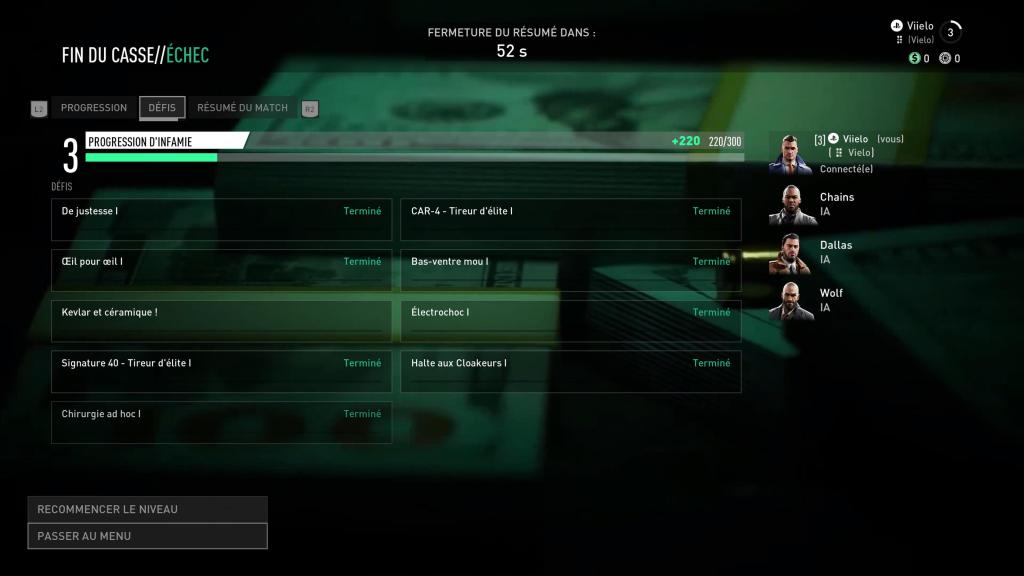The image size is (1024, 576).
Task: View the Bas-ventre mou I challenge
Action: [570, 270]
